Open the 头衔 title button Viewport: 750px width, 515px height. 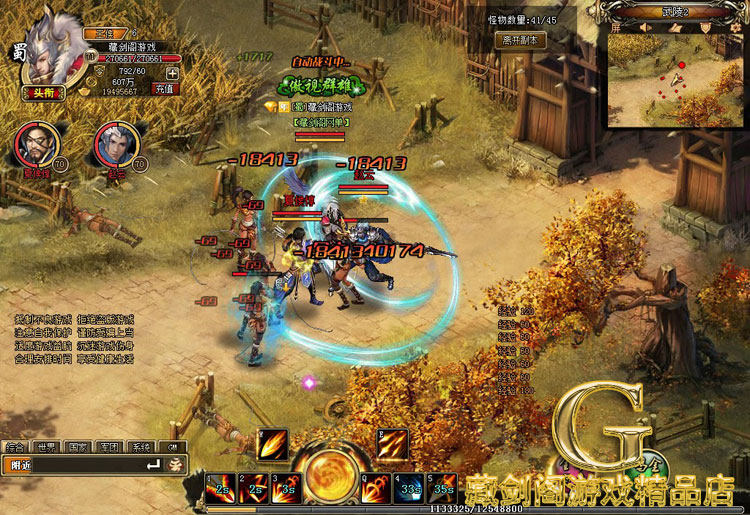40,93
